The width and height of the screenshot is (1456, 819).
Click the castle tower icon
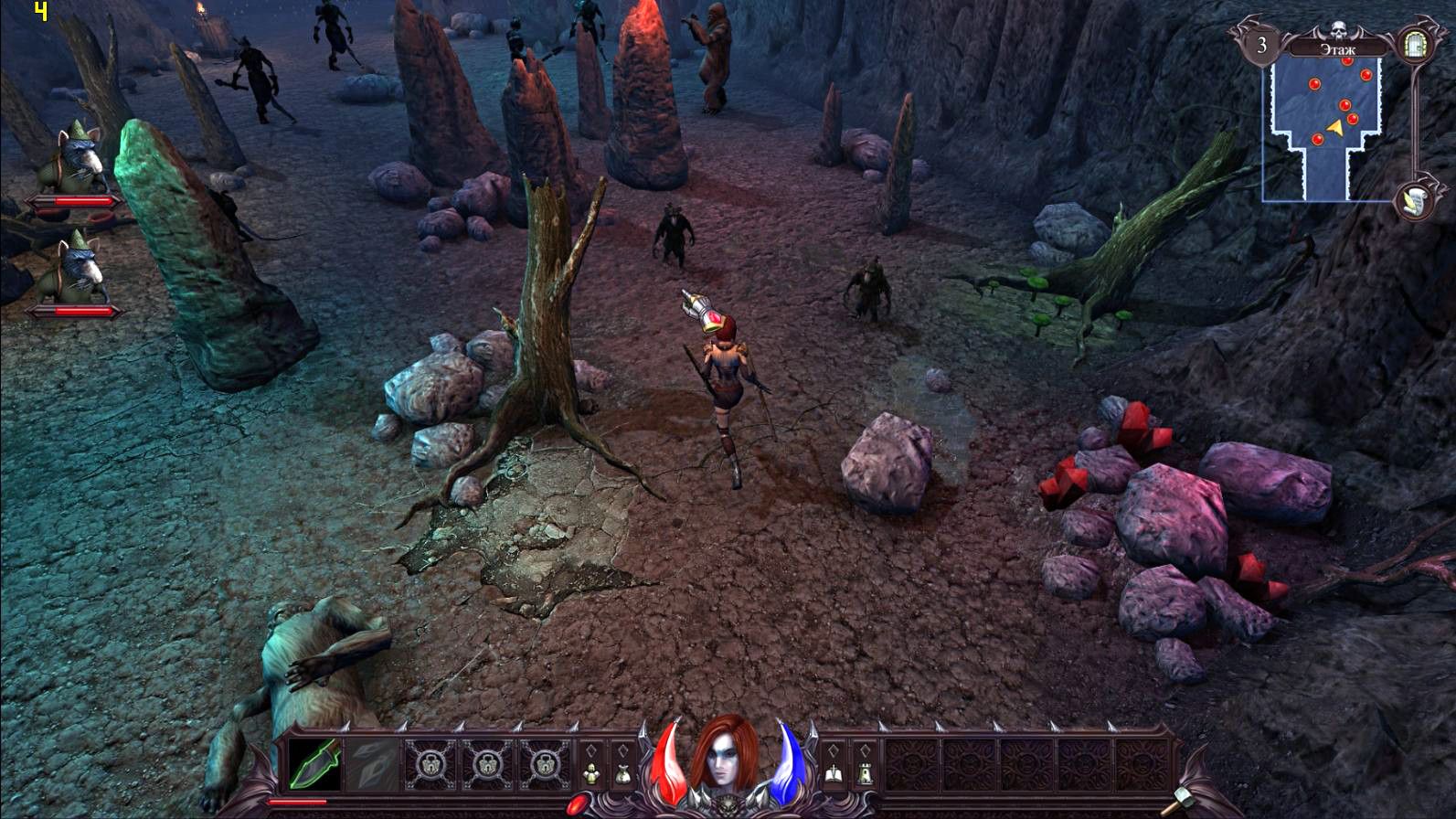(x=863, y=774)
